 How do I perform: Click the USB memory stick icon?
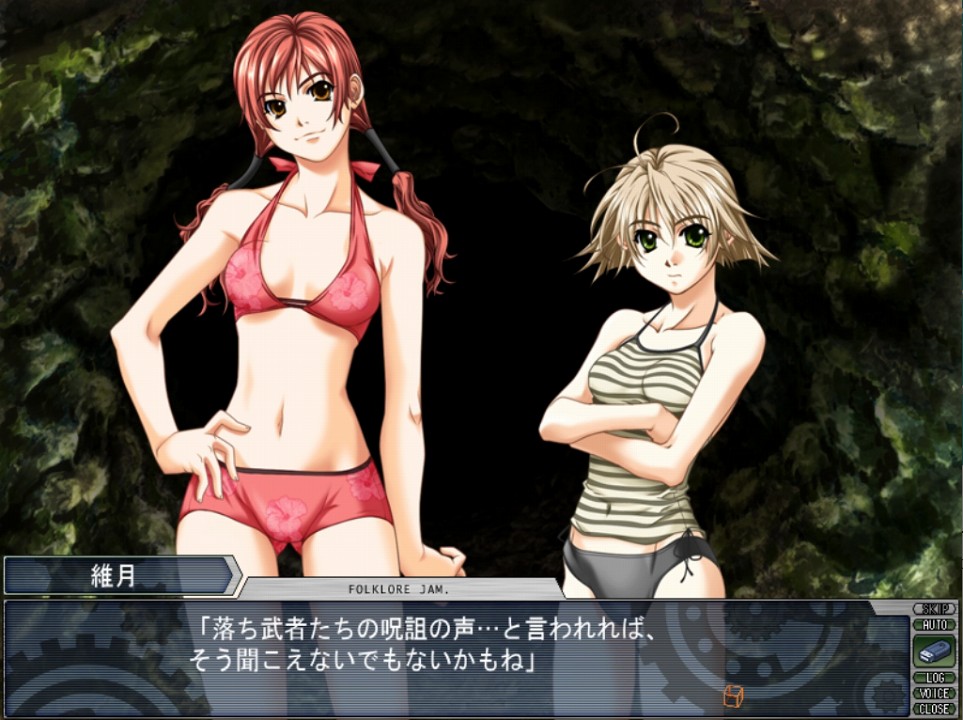pos(934,652)
